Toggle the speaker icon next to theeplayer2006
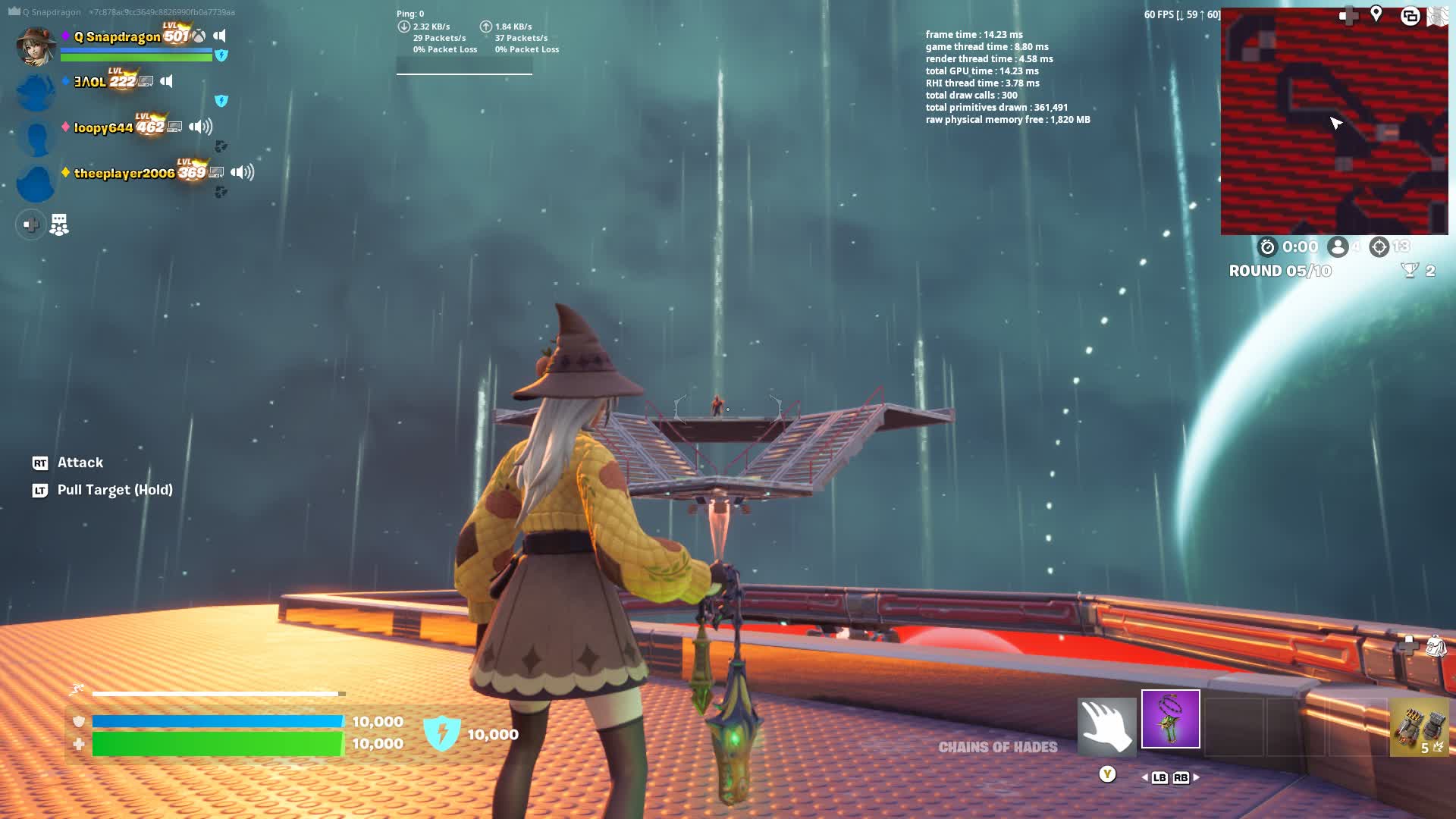 tap(242, 173)
